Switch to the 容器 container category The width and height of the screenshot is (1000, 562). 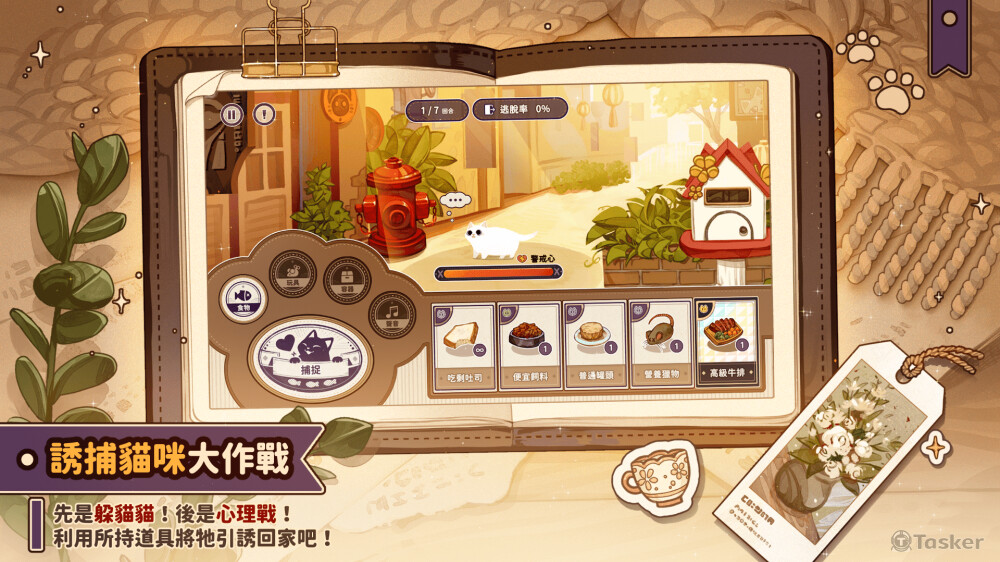coord(348,273)
